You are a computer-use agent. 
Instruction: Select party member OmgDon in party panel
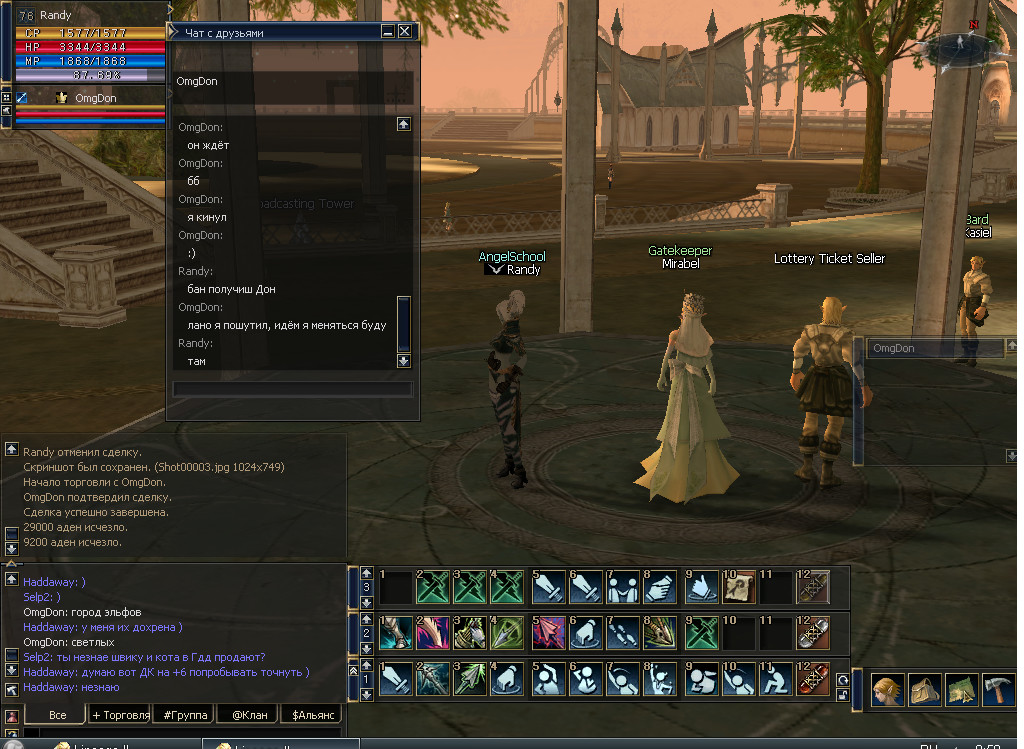[x=95, y=98]
